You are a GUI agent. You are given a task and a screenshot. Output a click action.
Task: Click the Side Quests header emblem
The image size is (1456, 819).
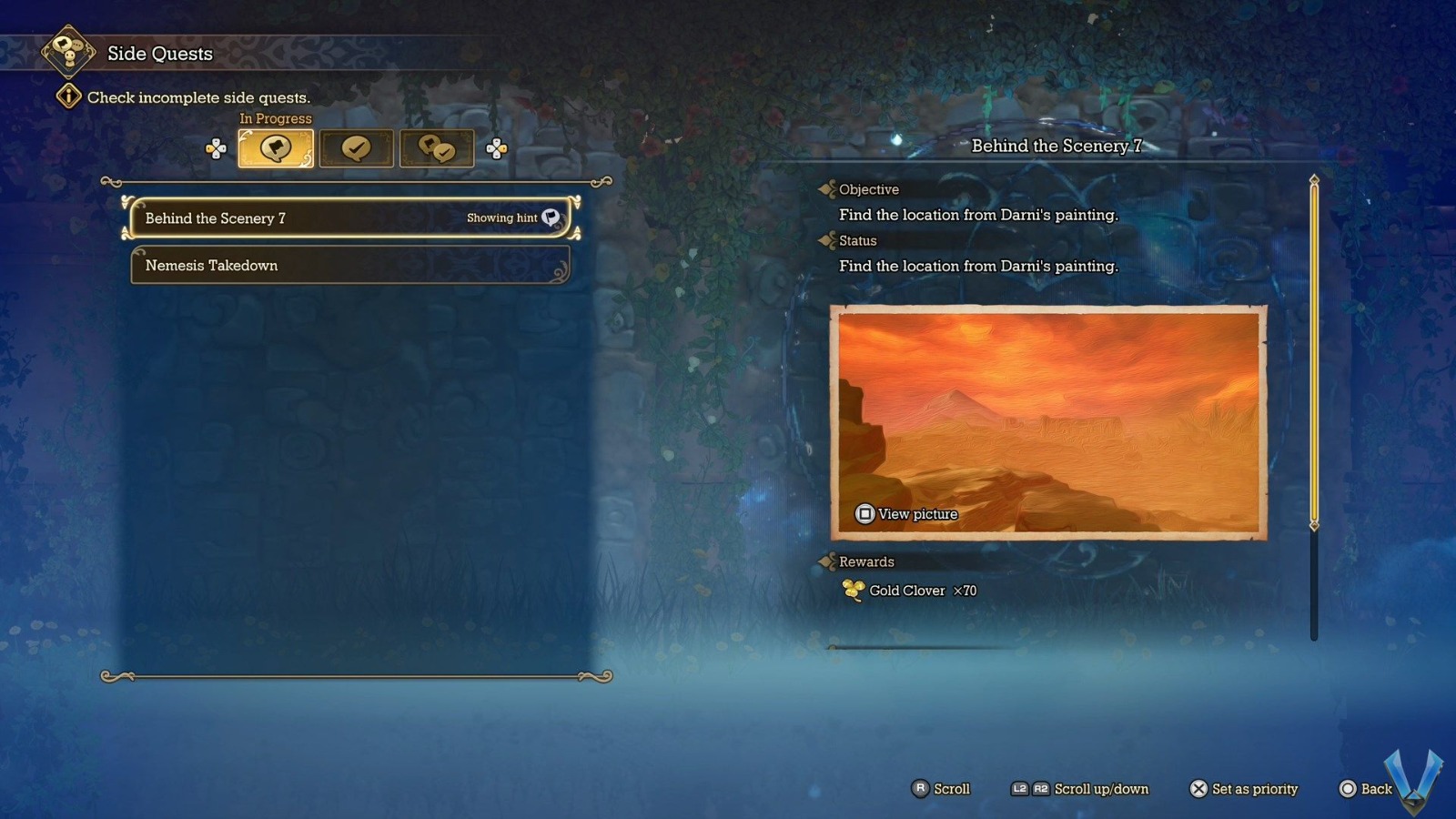tap(67, 53)
